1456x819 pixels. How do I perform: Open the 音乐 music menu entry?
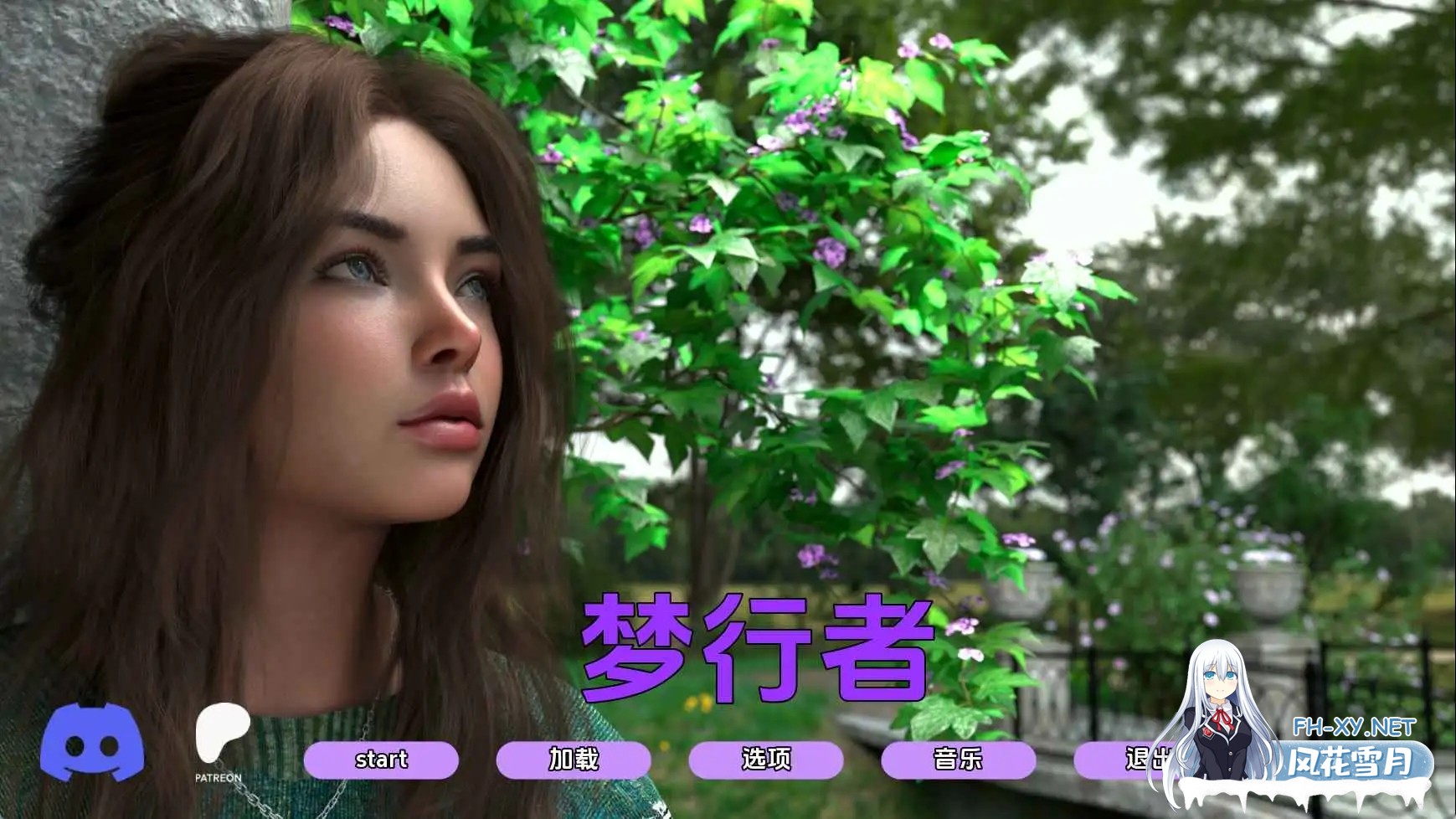pyautogui.click(x=959, y=760)
